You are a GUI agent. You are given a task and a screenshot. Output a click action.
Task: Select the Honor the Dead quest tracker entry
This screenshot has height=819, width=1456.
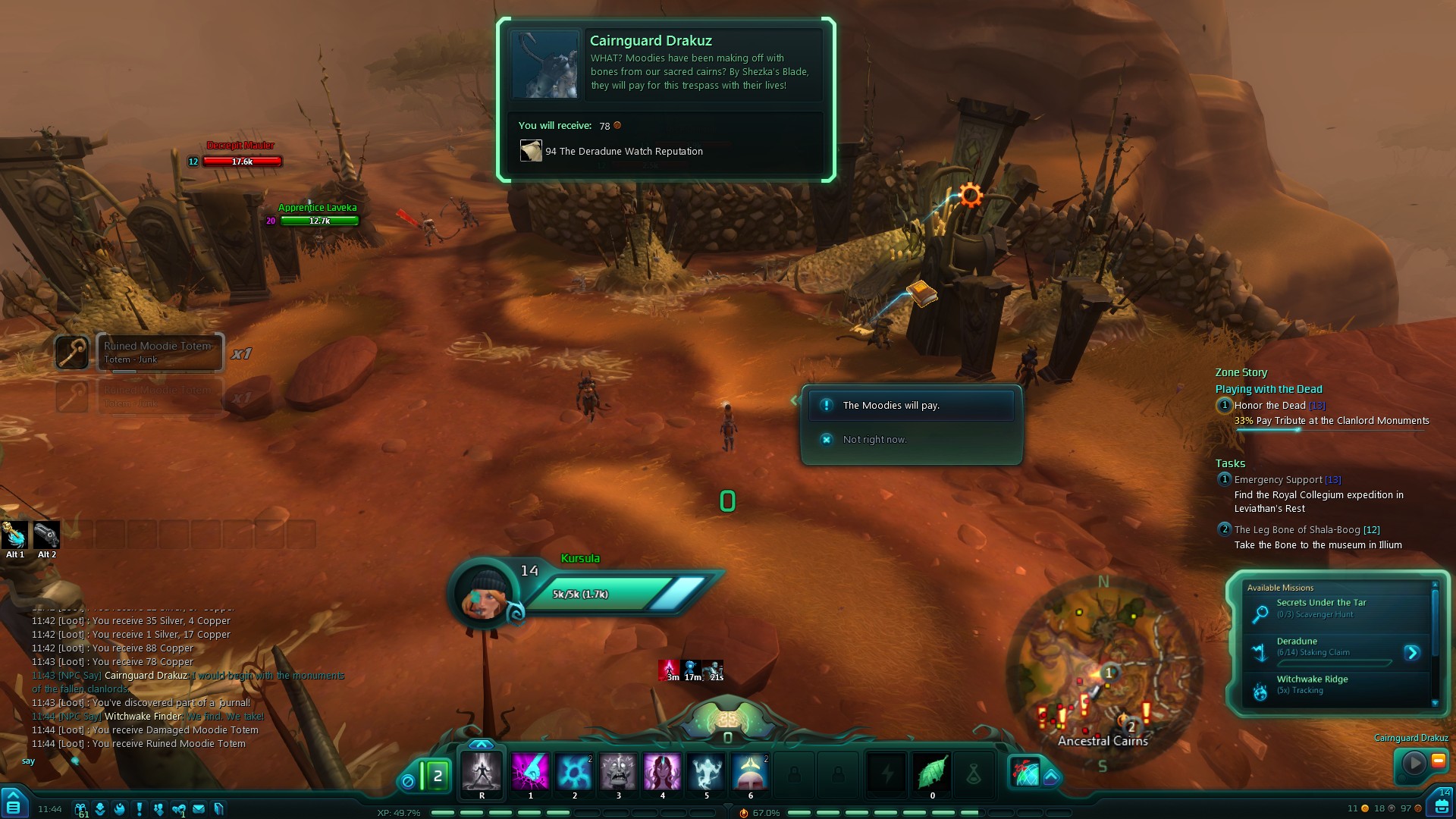(1269, 406)
